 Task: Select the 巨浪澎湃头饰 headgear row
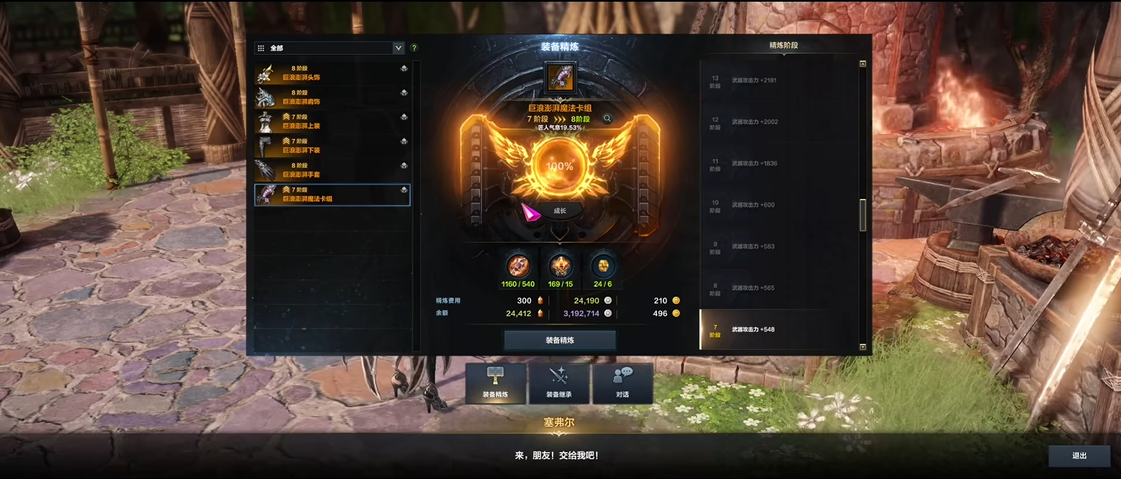pos(332,73)
